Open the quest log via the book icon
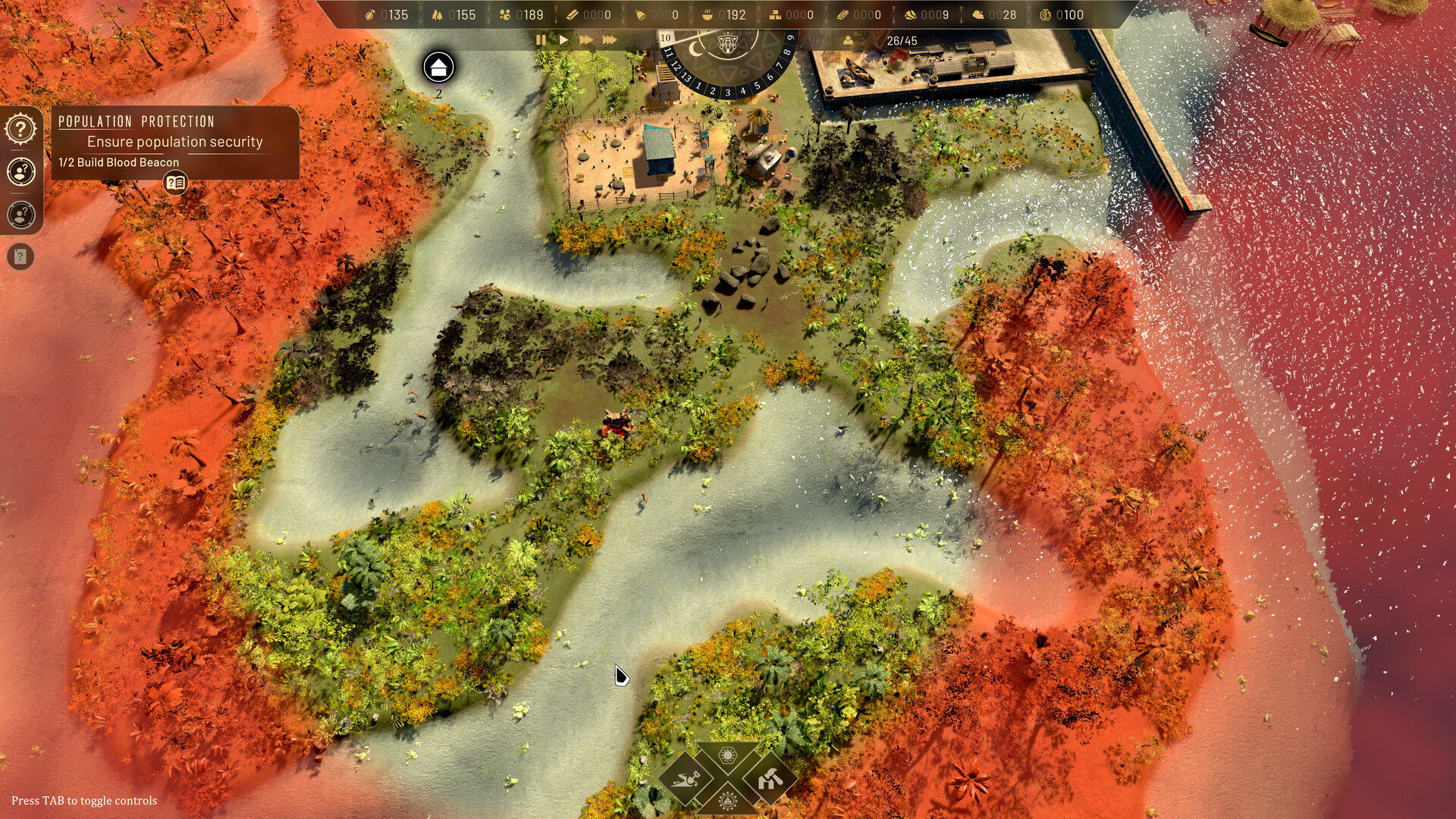 (175, 183)
